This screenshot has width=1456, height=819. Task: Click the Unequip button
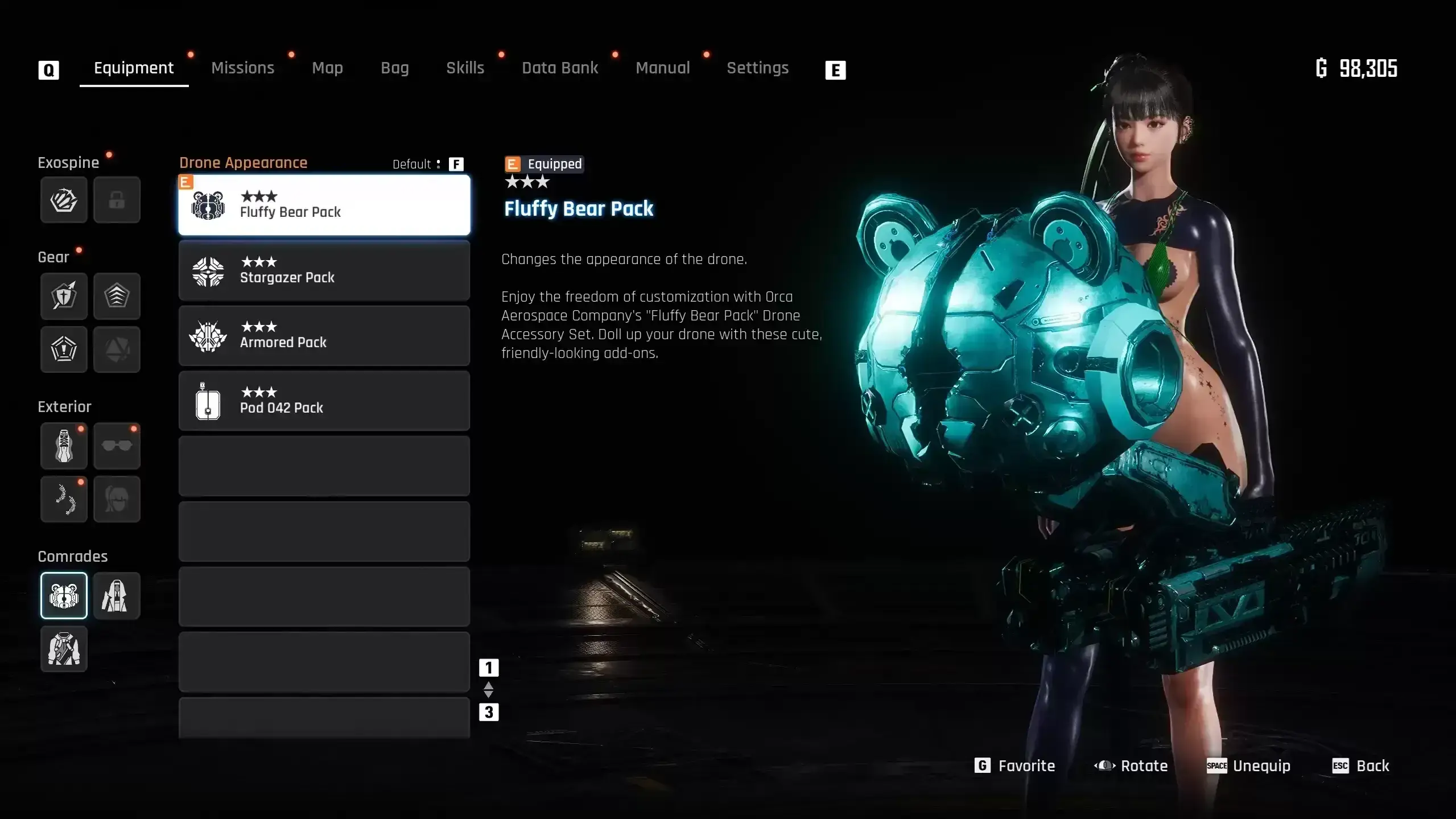(x=1249, y=766)
